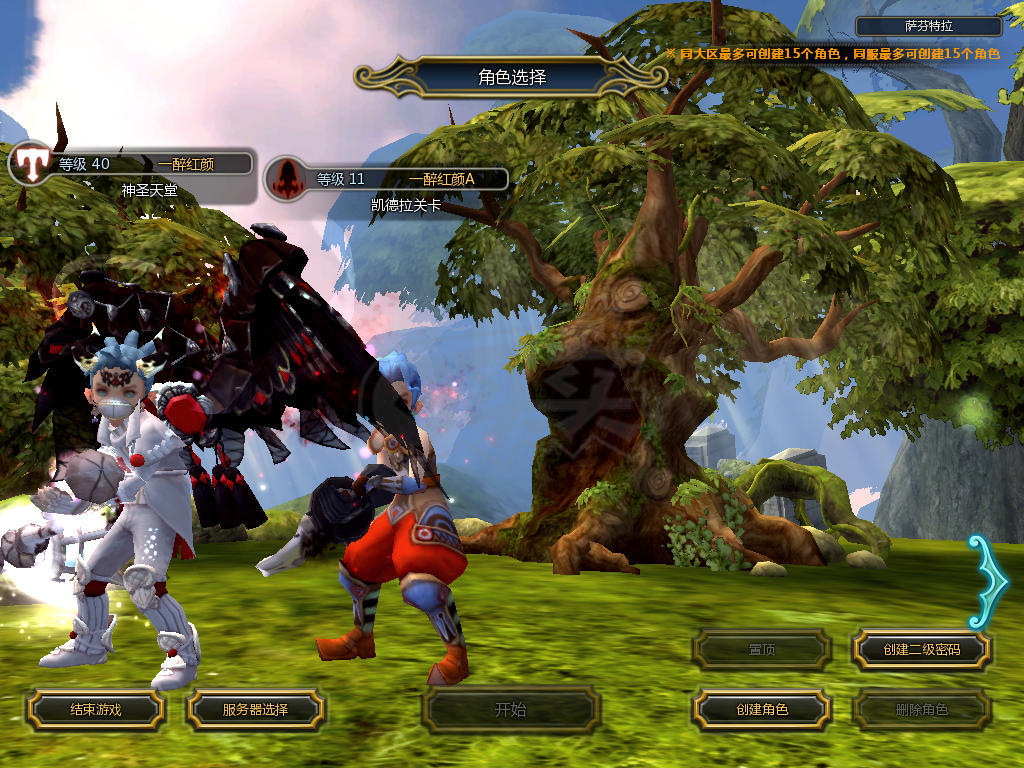This screenshot has width=1024, height=768.
Task: Start the game with 开始 button
Action: (510, 710)
